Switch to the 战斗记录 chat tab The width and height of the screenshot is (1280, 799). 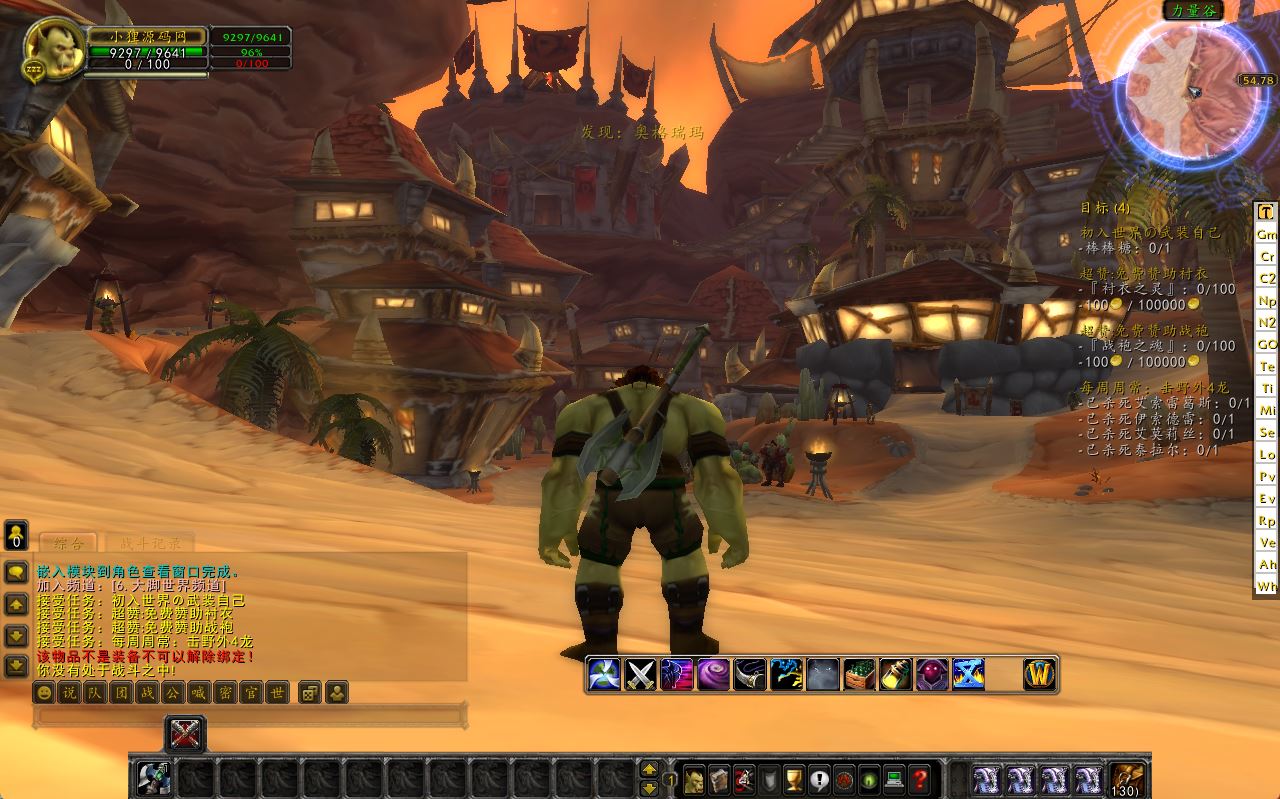tap(151, 544)
